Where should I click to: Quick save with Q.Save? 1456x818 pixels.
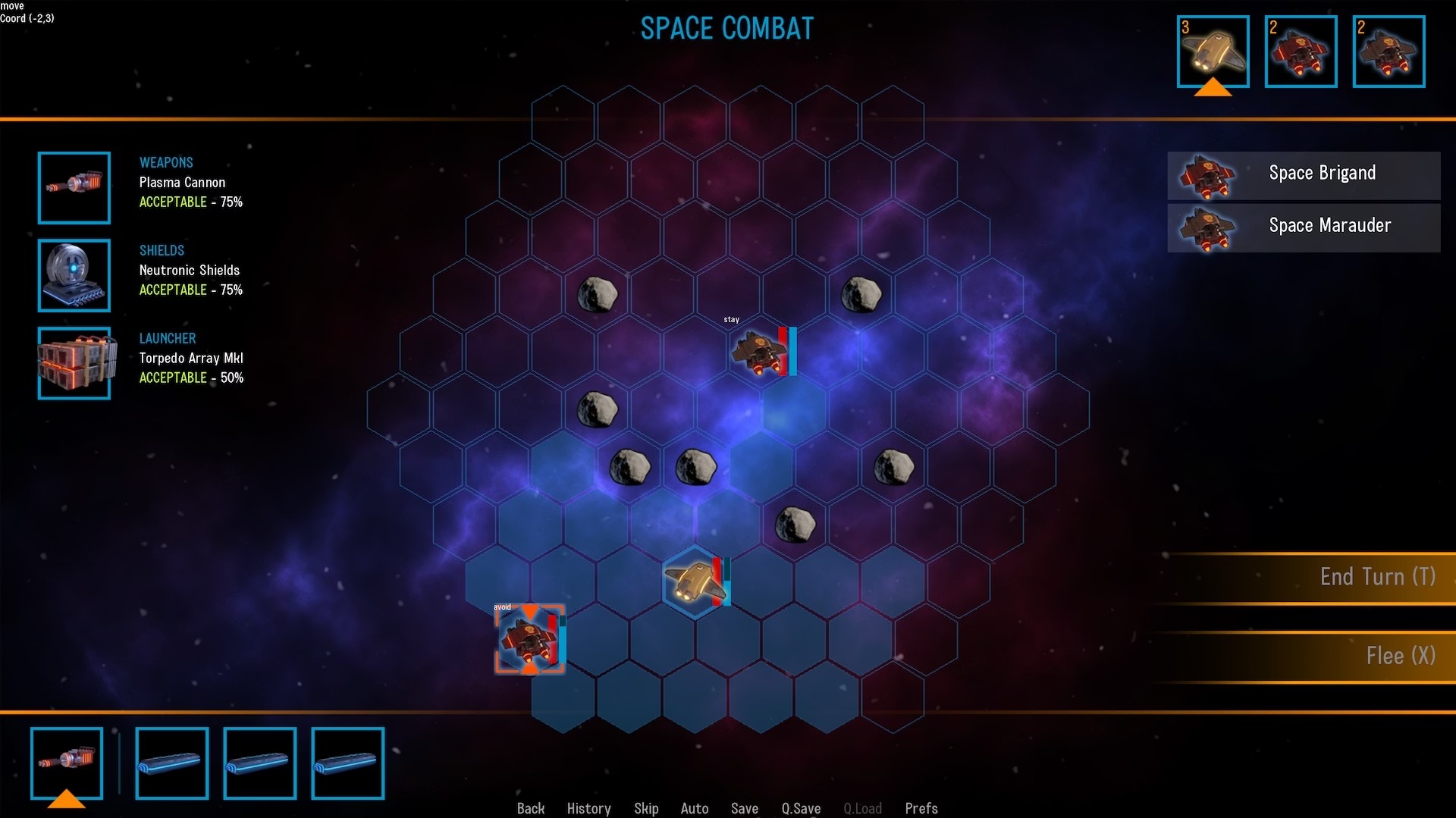pos(801,808)
